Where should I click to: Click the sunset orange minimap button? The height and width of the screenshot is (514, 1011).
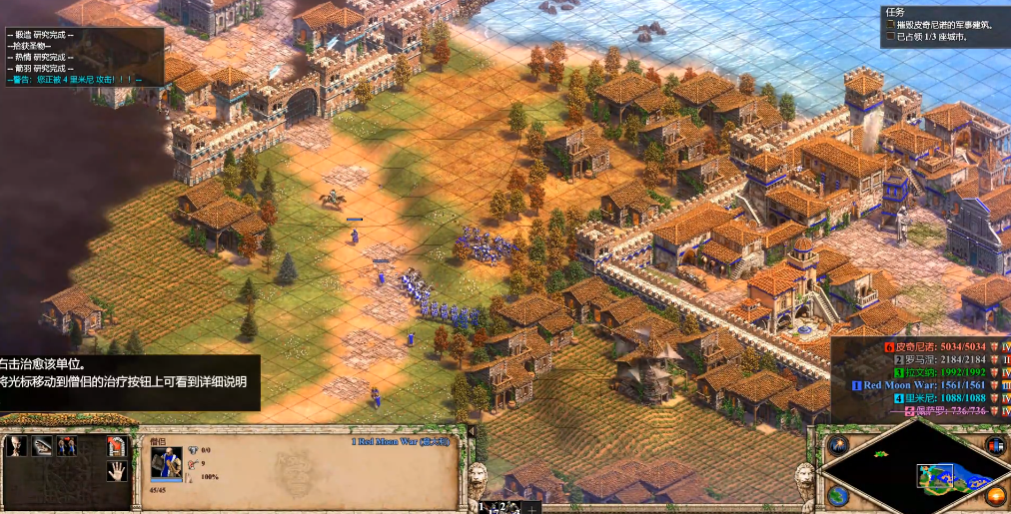995,495
